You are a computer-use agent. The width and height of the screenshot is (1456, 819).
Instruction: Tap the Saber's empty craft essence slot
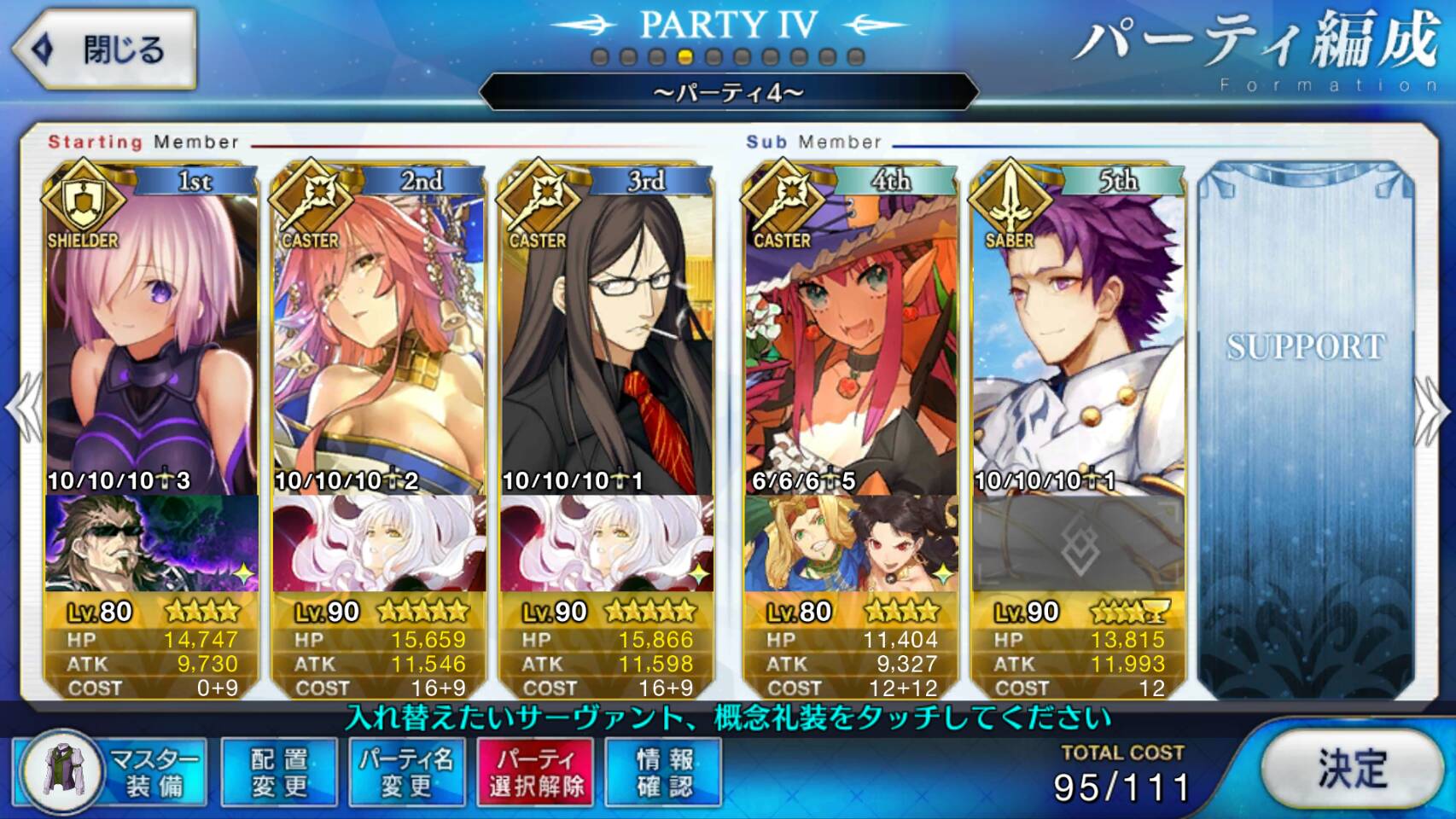point(1078,543)
